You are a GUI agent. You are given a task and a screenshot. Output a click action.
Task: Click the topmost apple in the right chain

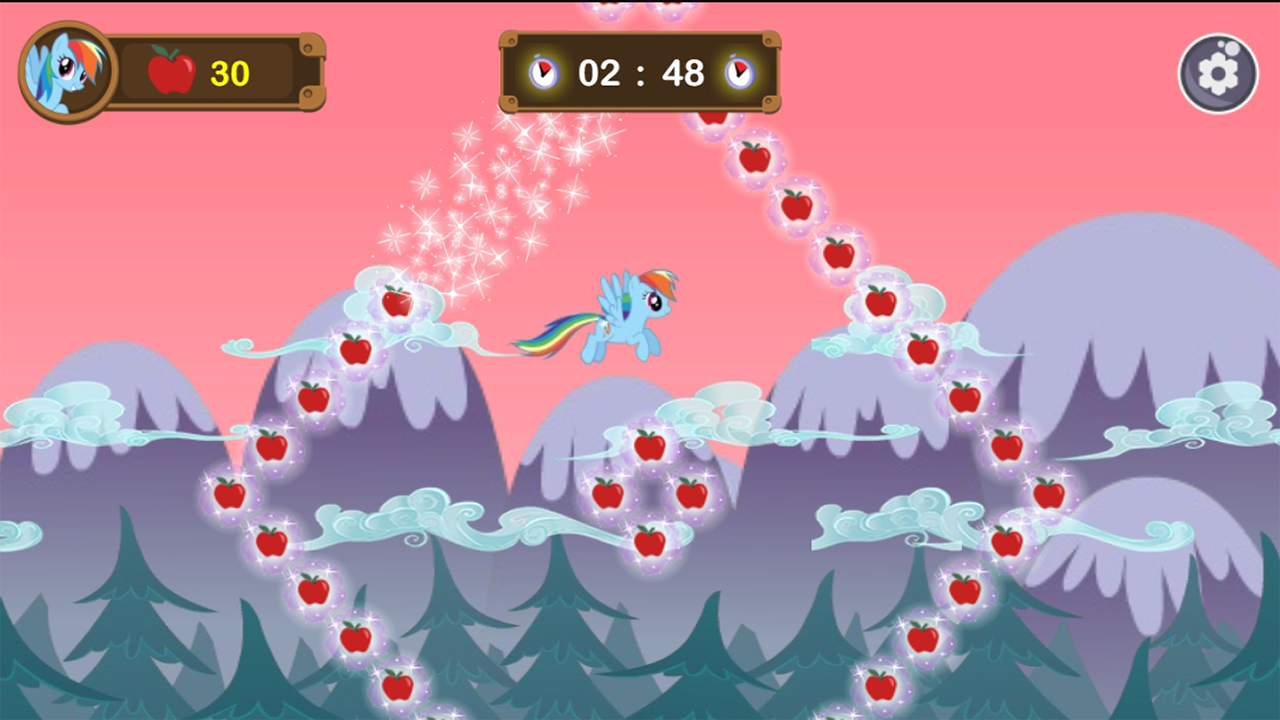point(713,118)
